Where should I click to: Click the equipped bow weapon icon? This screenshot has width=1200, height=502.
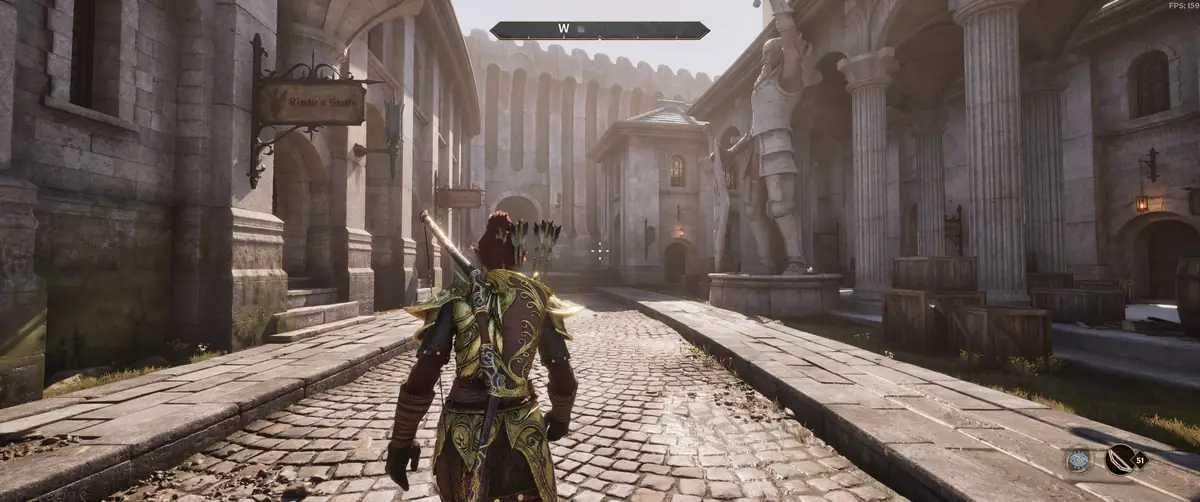pos(1120,460)
